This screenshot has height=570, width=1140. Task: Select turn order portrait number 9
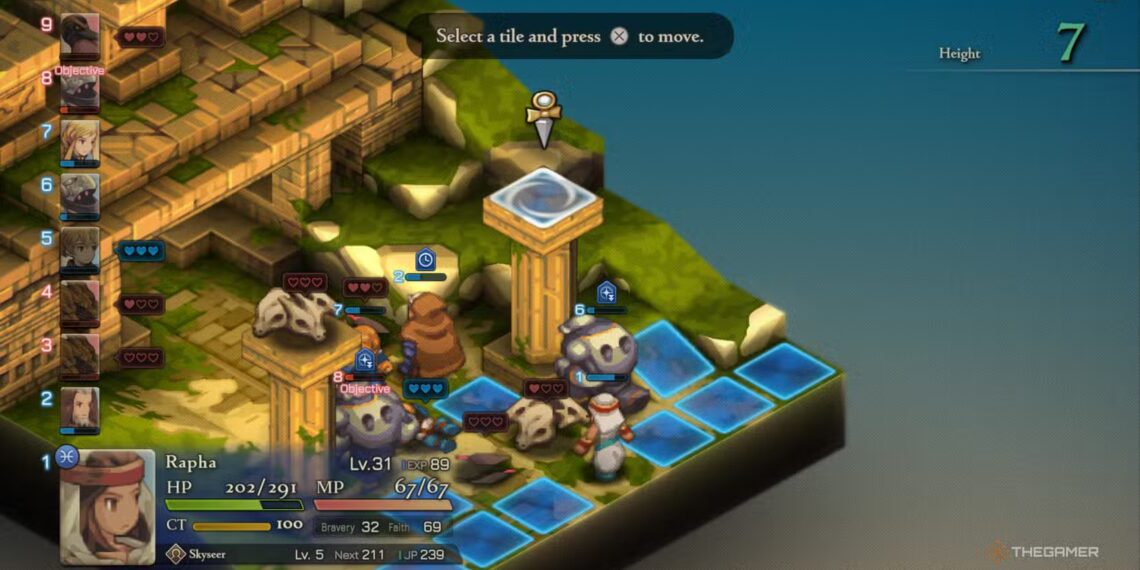79,37
